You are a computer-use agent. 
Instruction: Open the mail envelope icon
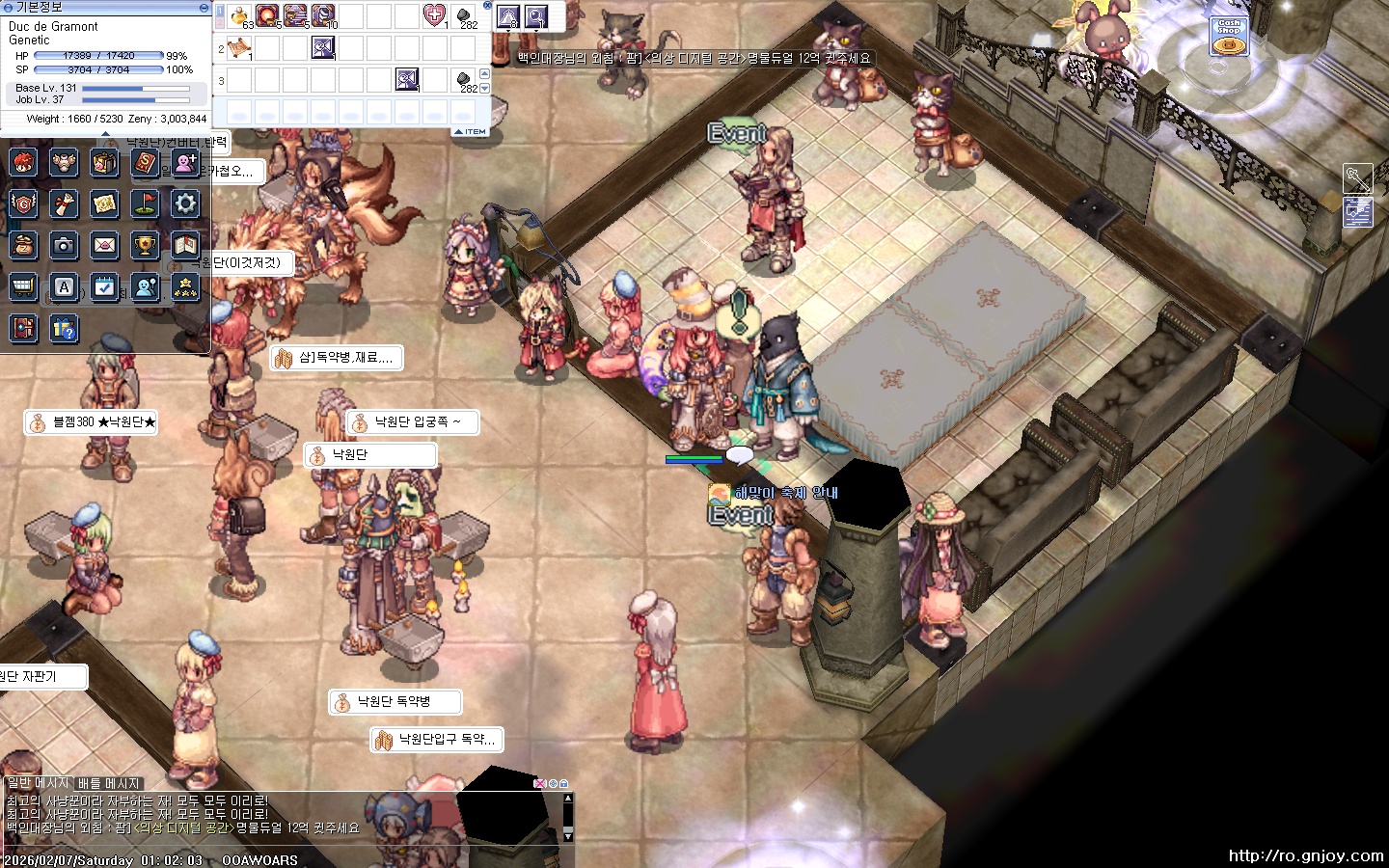pos(104,245)
